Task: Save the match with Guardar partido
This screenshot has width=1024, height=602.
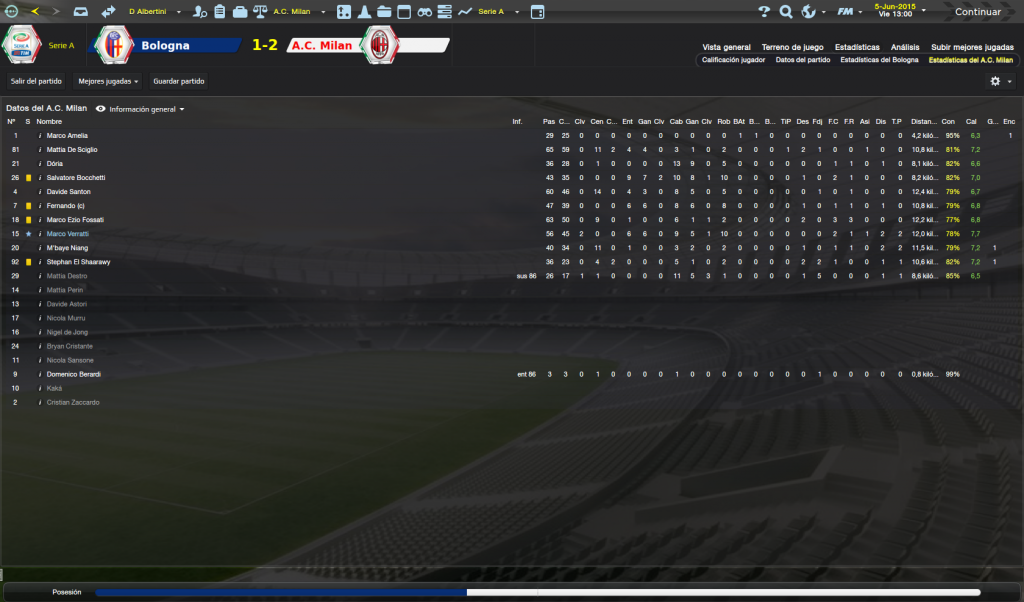Action: click(x=178, y=81)
